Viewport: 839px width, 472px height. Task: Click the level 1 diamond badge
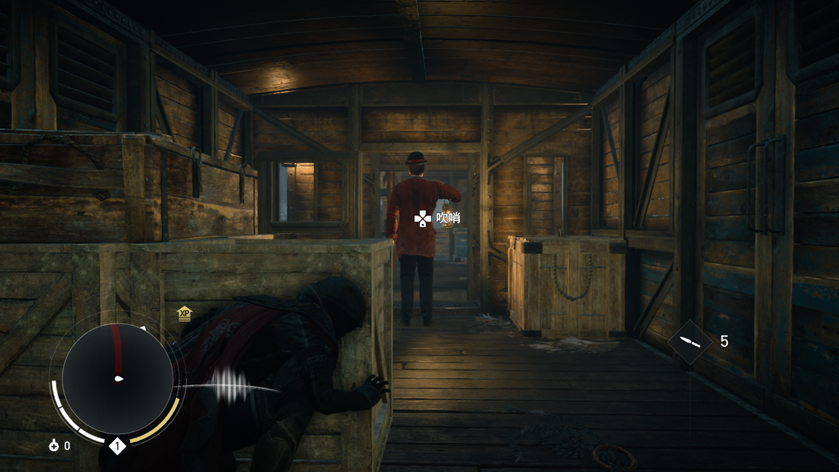(117, 445)
